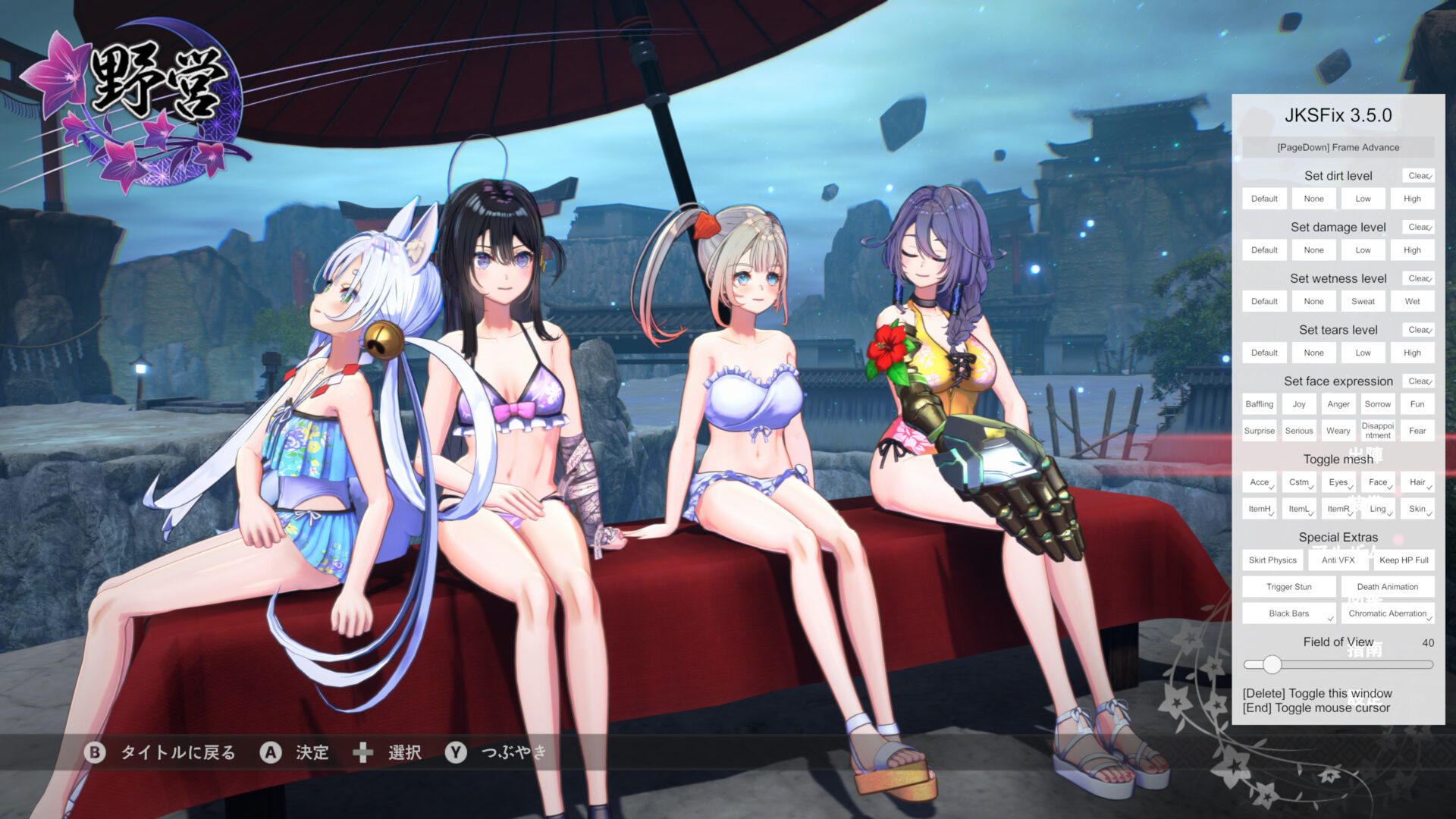Check Clear beside Set face expression
Screen dimensions: 1456x819
coord(1417,381)
